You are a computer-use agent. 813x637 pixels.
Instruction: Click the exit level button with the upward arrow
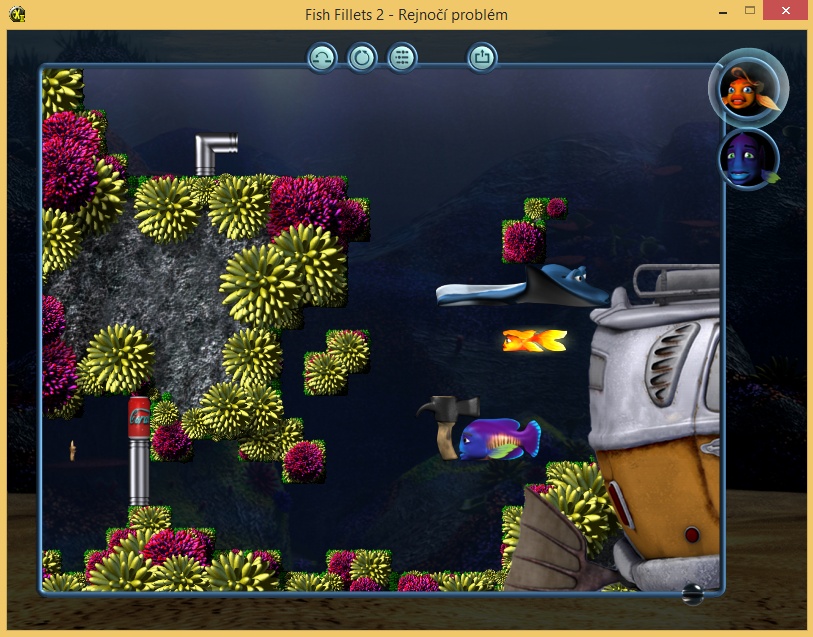pyautogui.click(x=482, y=58)
